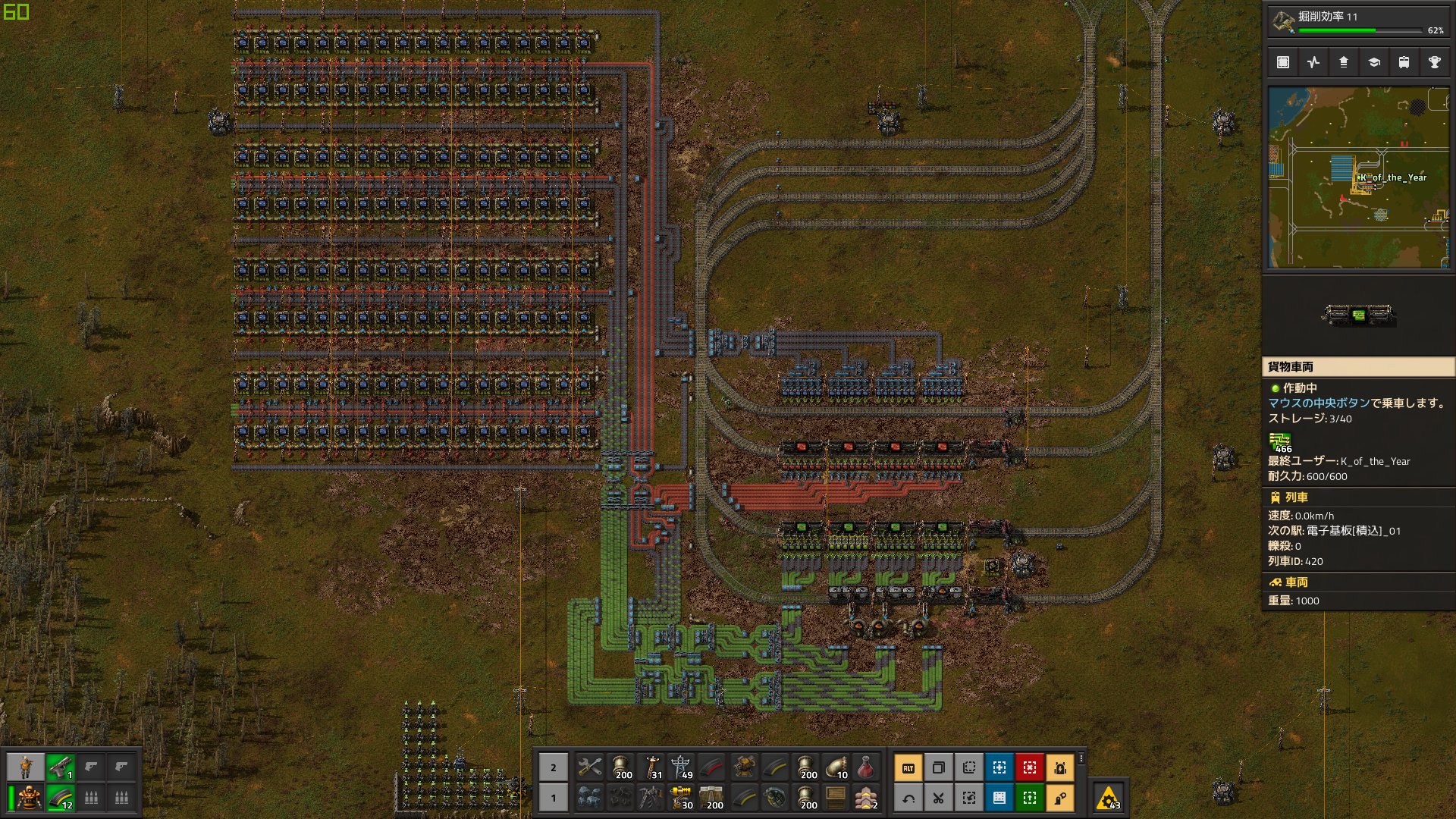Open the train overview panel
The width and height of the screenshot is (1456, 819).
point(1404,62)
